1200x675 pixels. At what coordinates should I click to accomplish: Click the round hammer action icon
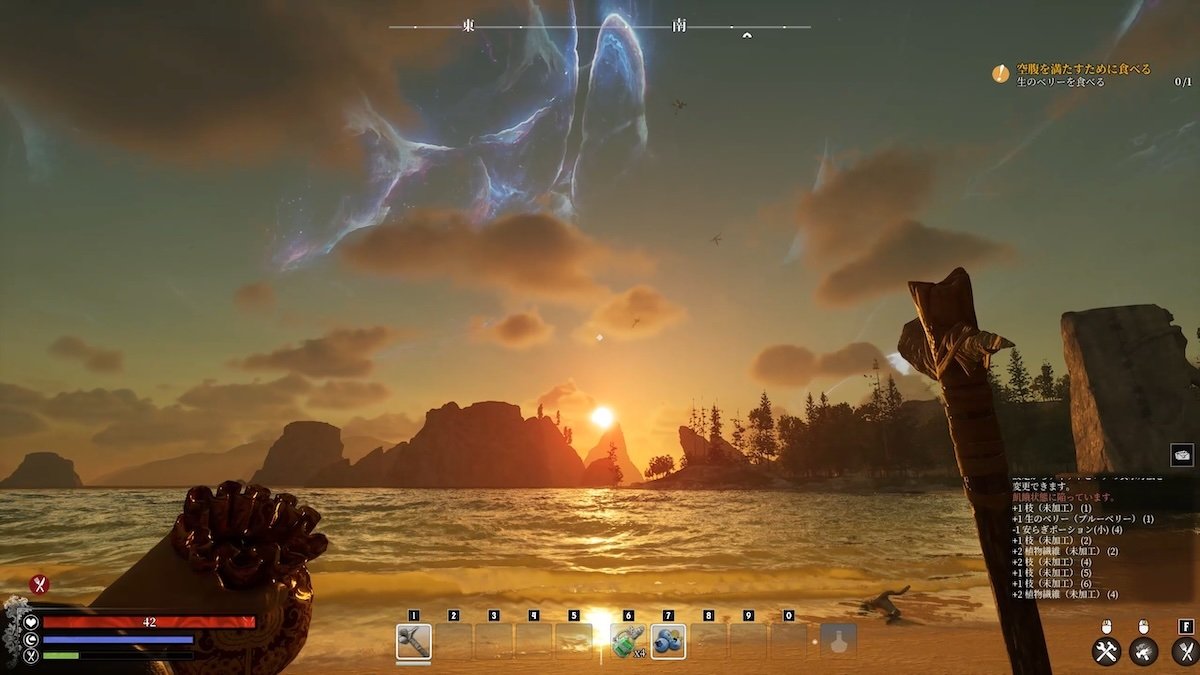click(x=1144, y=652)
